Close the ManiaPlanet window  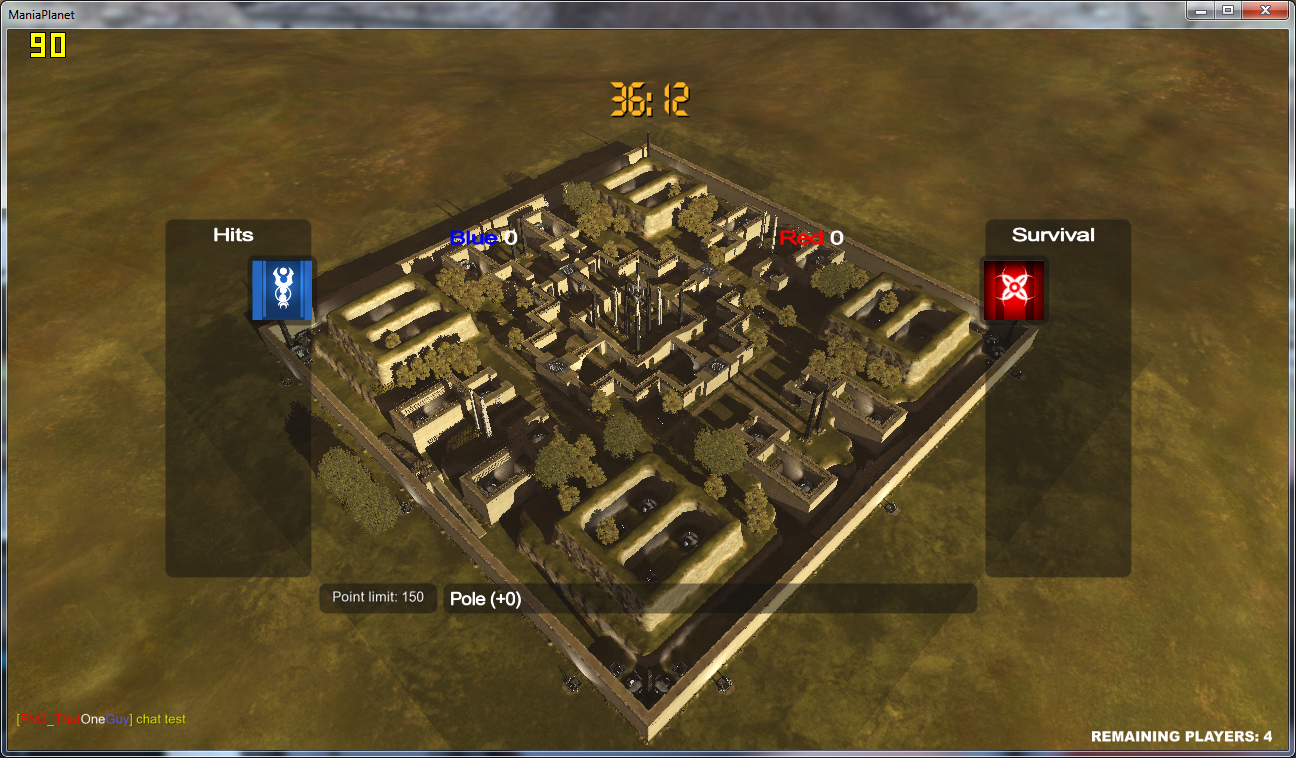tap(1264, 10)
